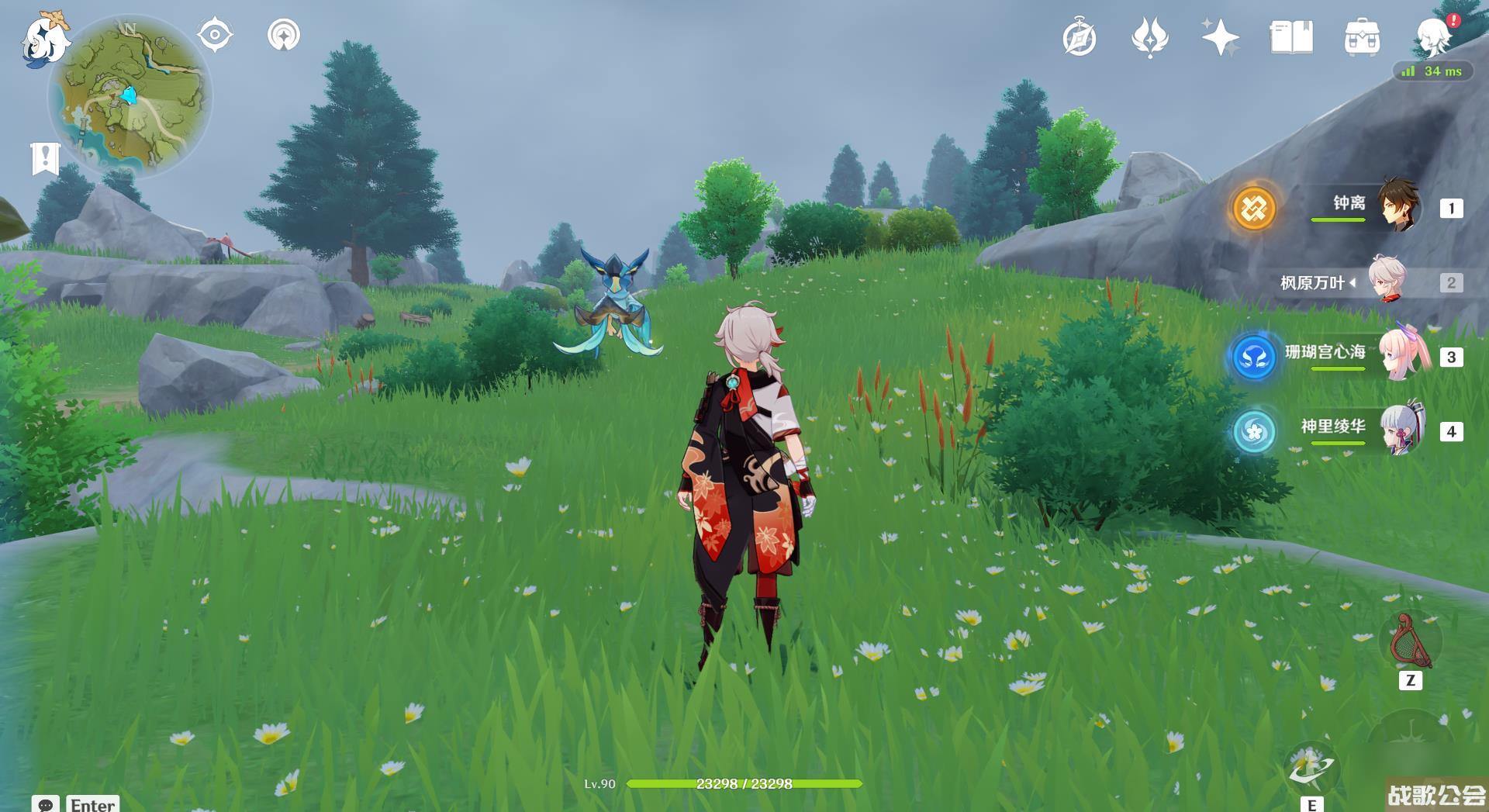
Task: Use the red net gadget
Action: 1410,642
